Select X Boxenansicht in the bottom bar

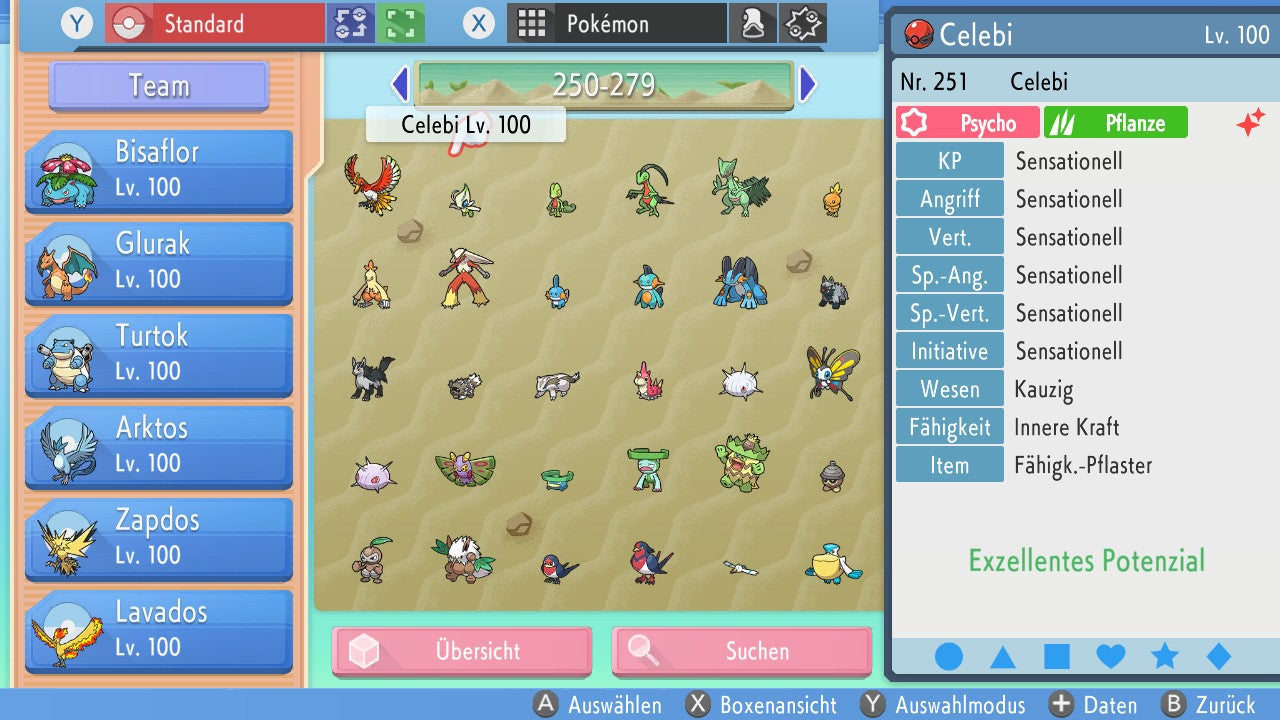[x=762, y=705]
